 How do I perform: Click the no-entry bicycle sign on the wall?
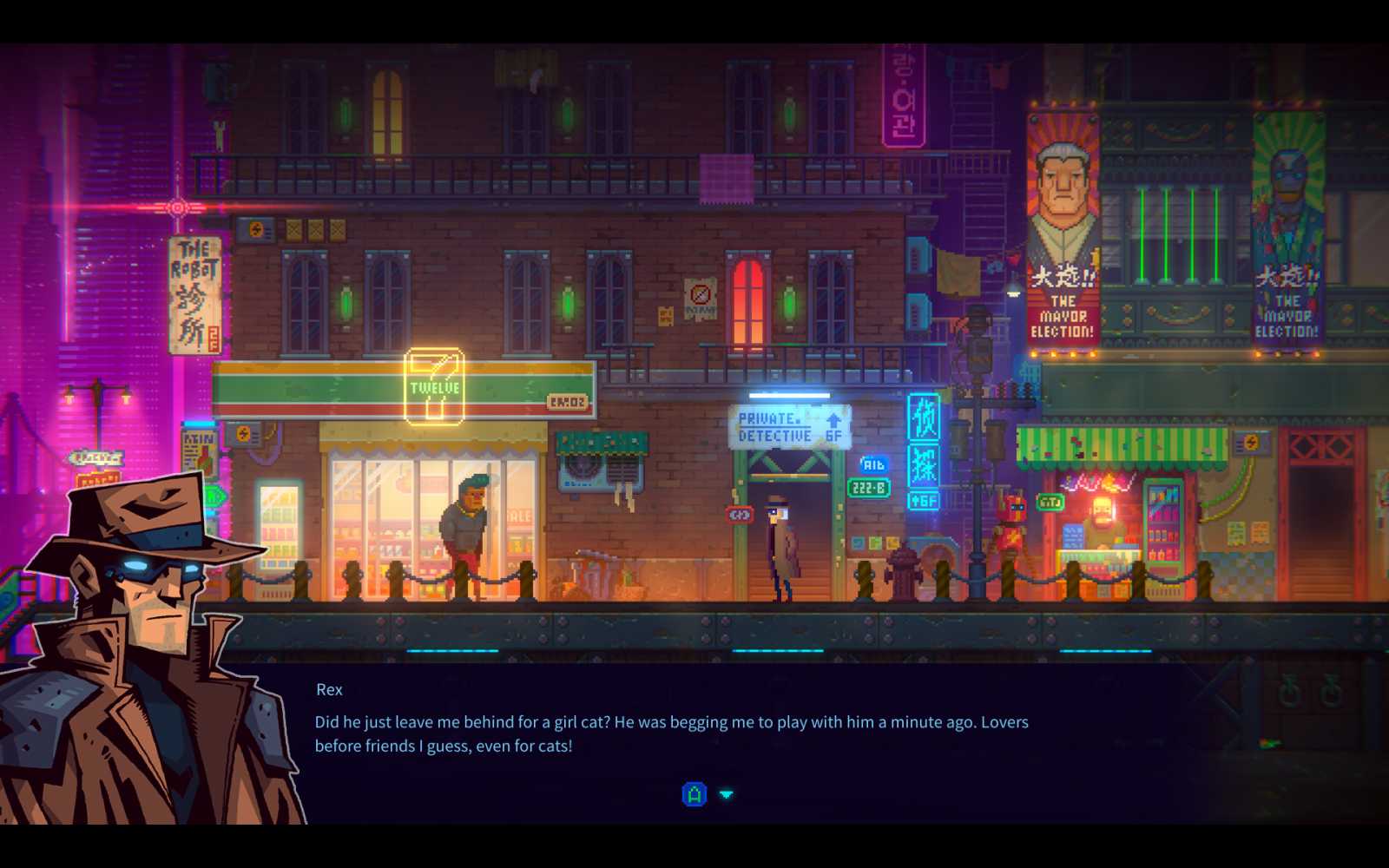point(700,295)
